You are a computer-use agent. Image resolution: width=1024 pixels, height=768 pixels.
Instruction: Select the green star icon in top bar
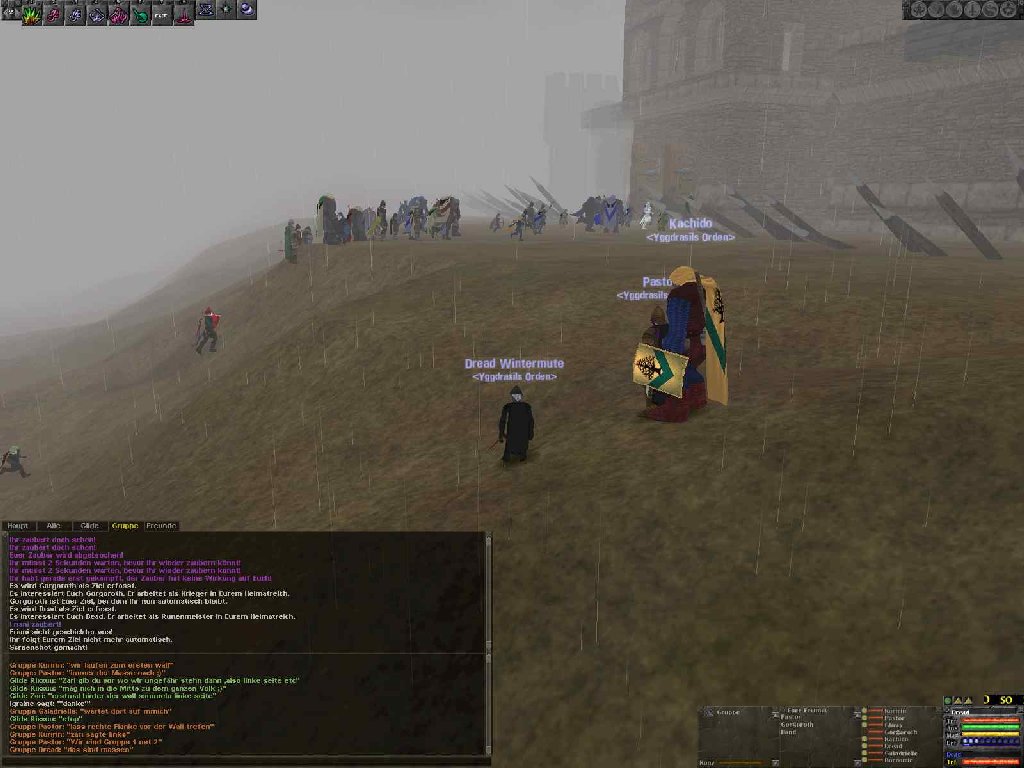click(226, 9)
